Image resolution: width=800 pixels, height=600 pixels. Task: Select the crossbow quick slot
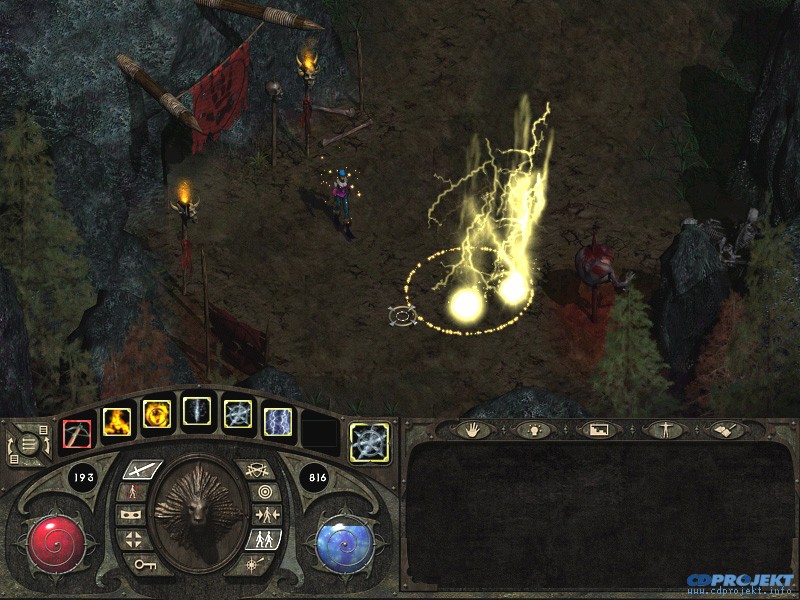pos(77,433)
